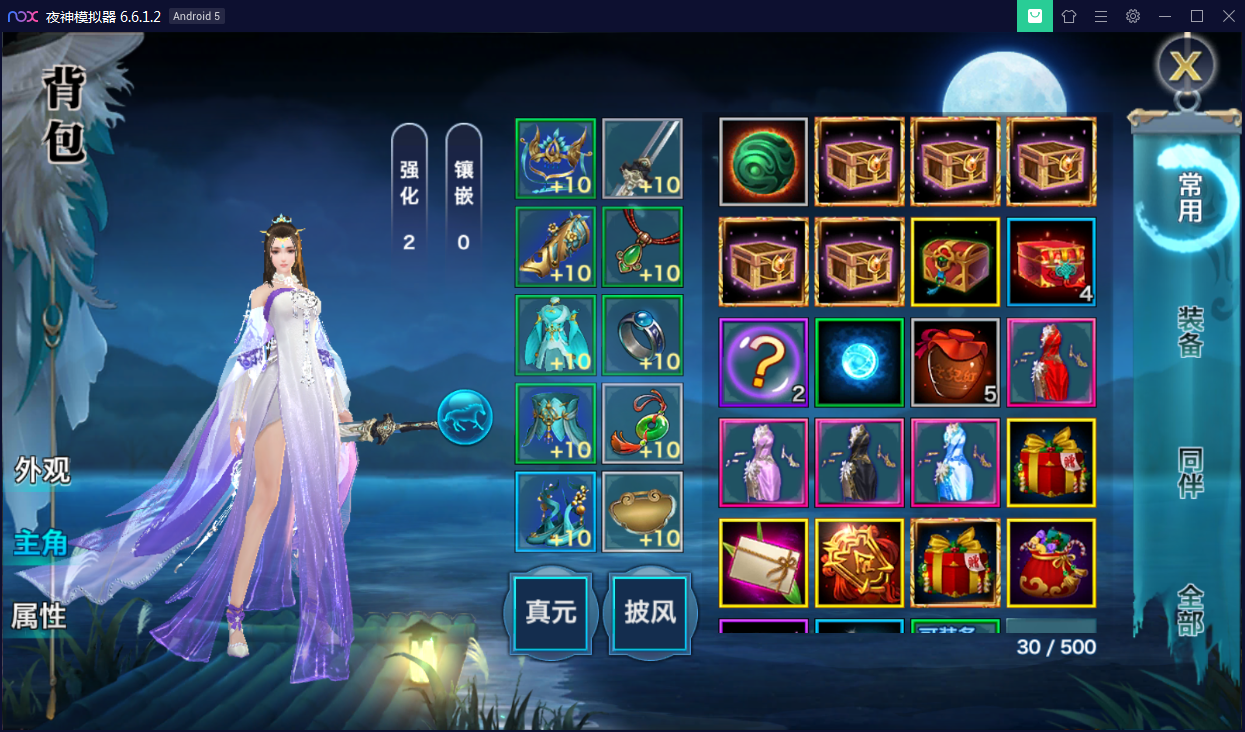Screen dimensions: 1245x732
Task: Open the 属性 attributes view
Action: click(x=39, y=616)
